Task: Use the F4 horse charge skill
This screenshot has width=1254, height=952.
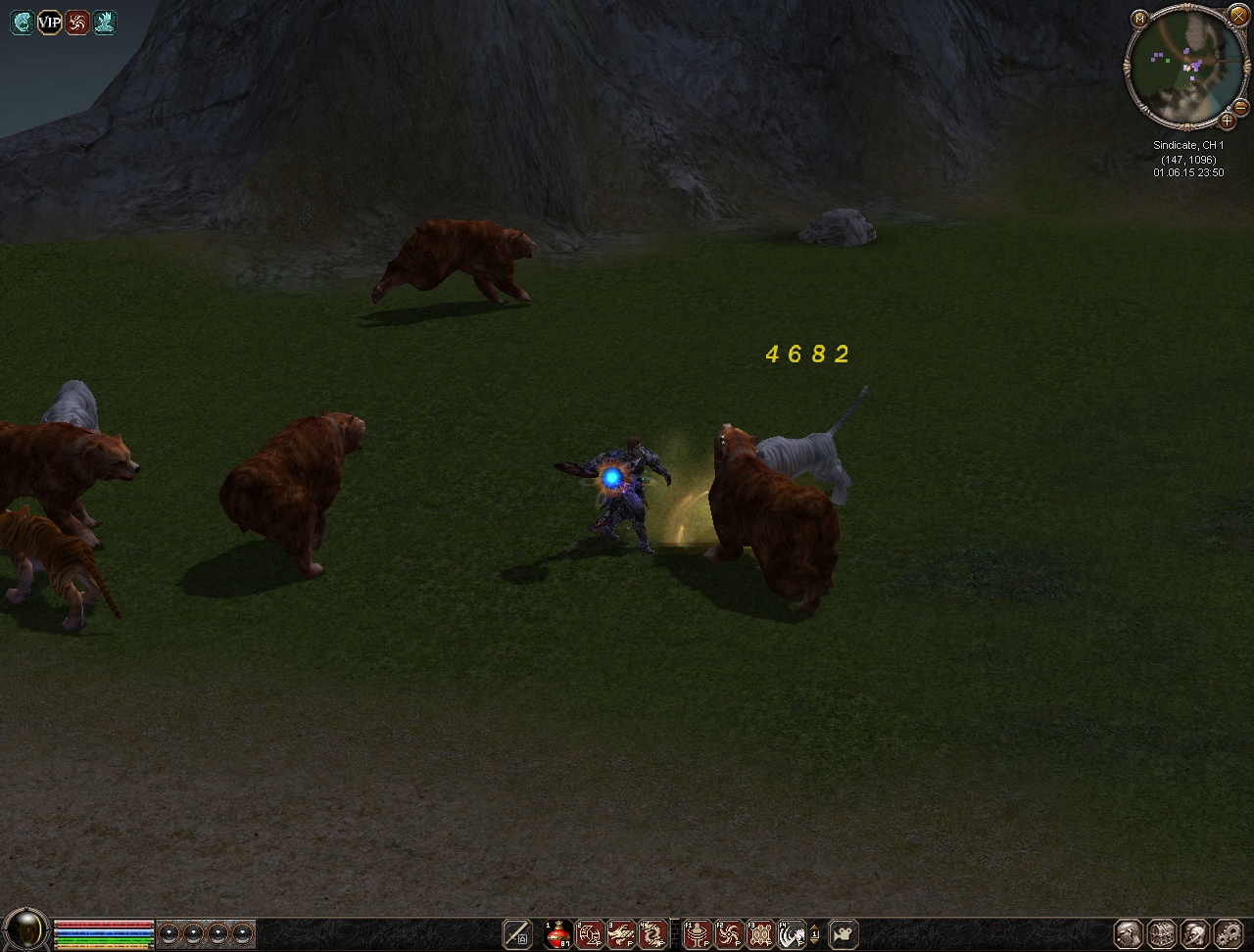Action: click(x=792, y=935)
